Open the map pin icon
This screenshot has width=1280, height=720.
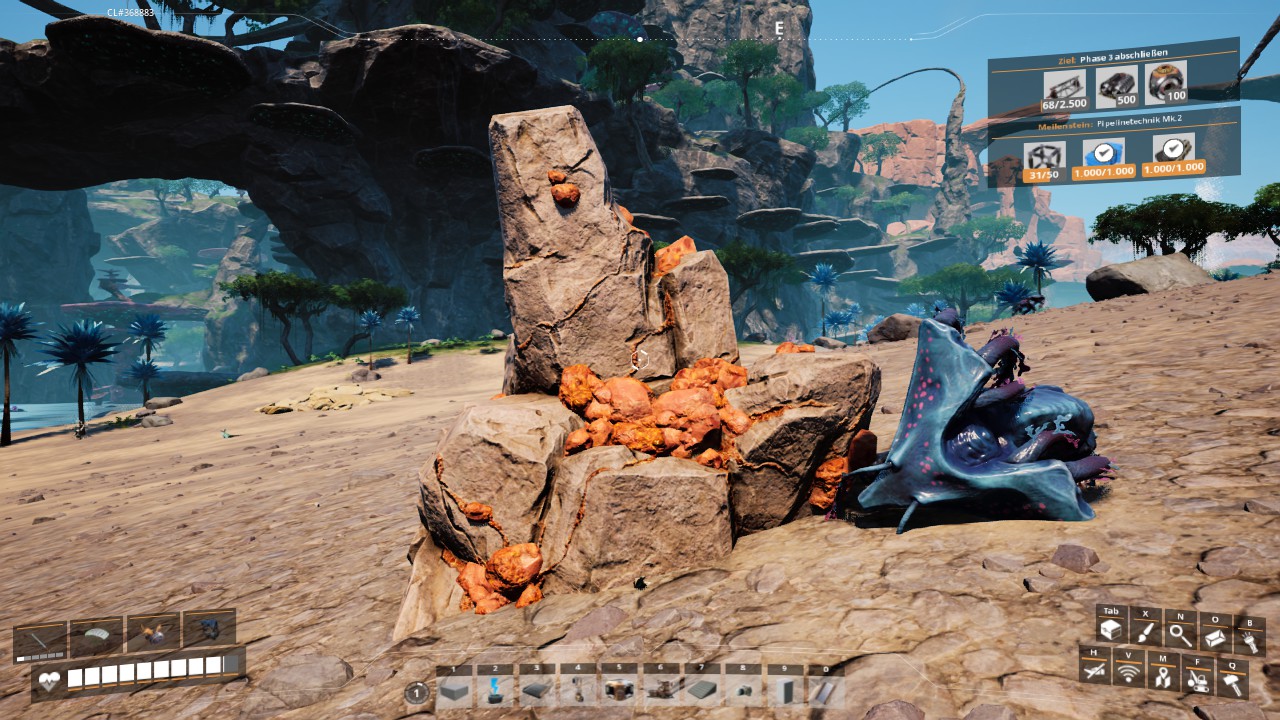tap(1163, 677)
